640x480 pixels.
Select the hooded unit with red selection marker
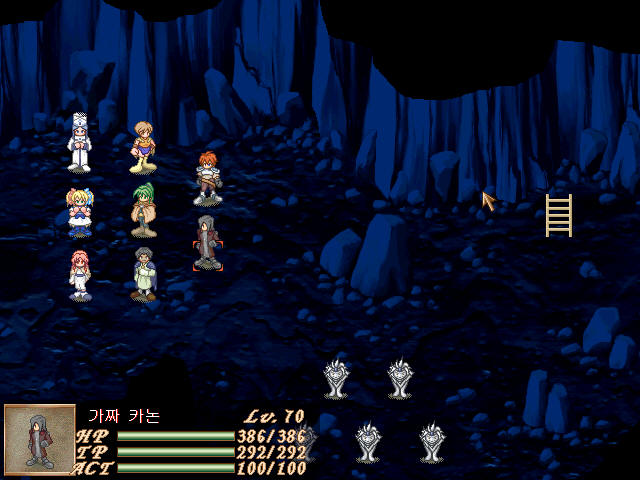[x=207, y=243]
